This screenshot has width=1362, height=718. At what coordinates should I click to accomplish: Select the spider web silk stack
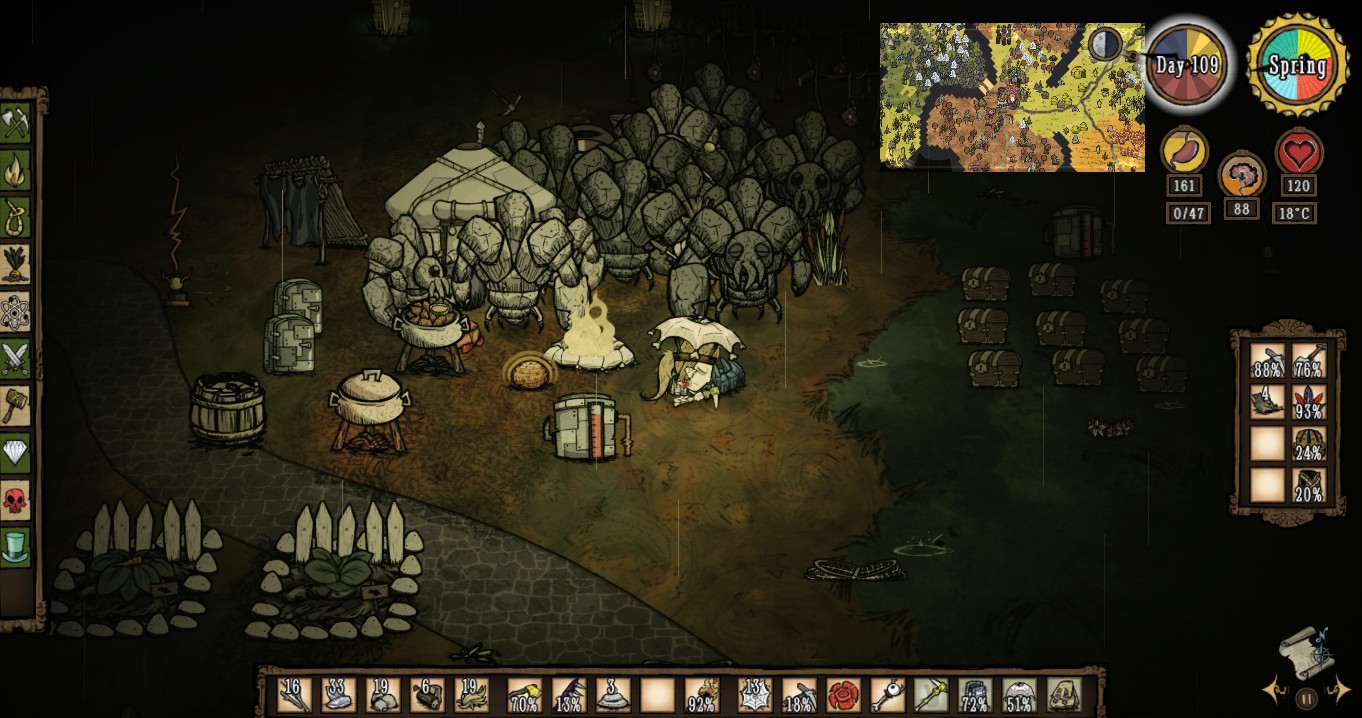[755, 693]
